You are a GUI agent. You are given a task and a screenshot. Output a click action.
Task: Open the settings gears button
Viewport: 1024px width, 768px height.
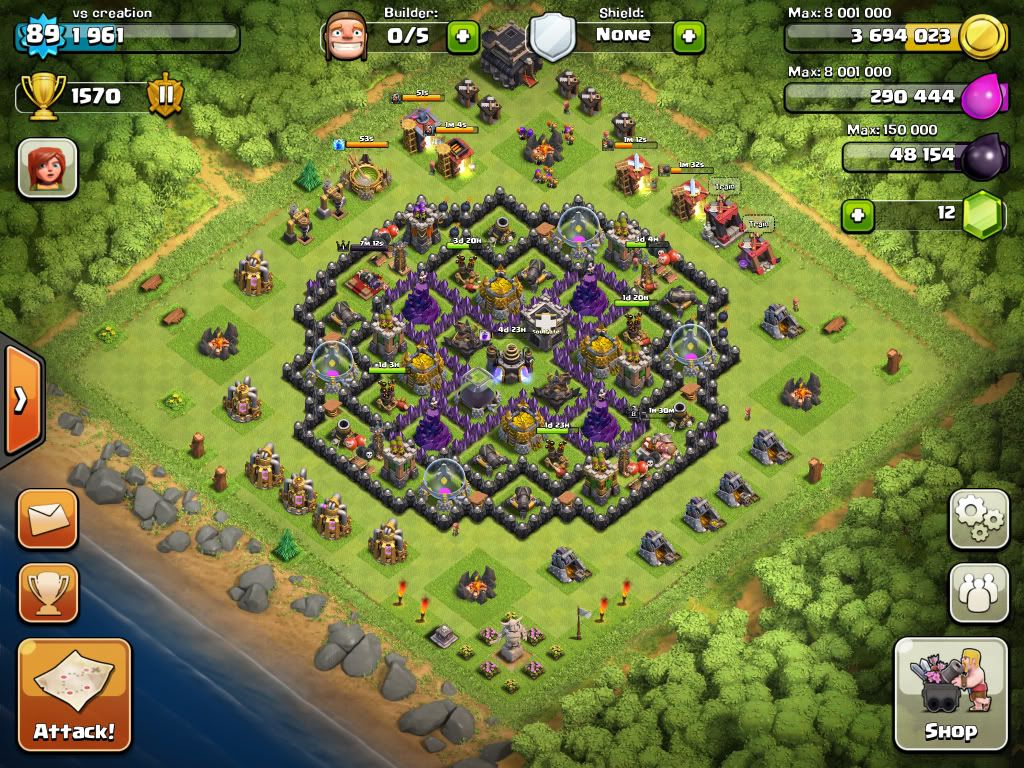tap(978, 519)
